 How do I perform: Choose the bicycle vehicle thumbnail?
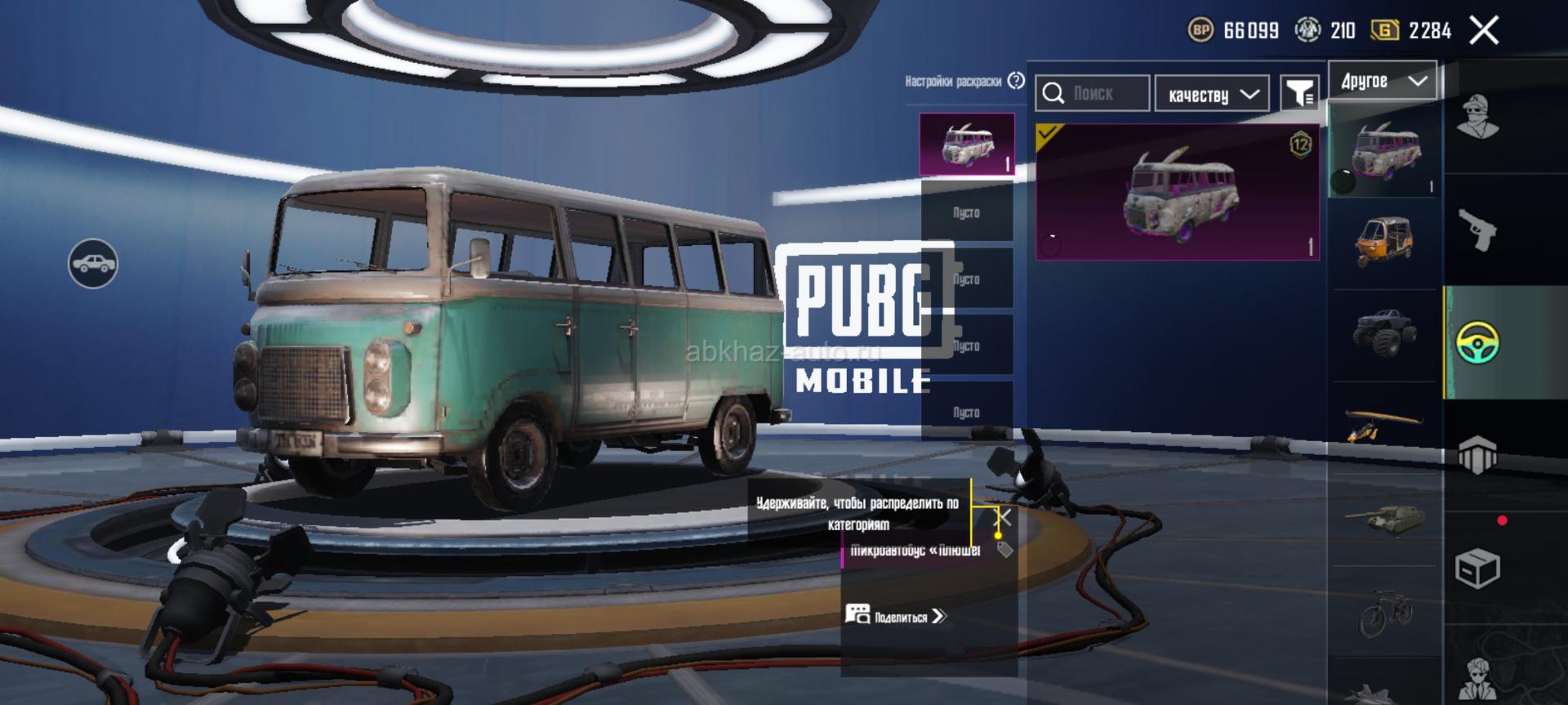1384,611
